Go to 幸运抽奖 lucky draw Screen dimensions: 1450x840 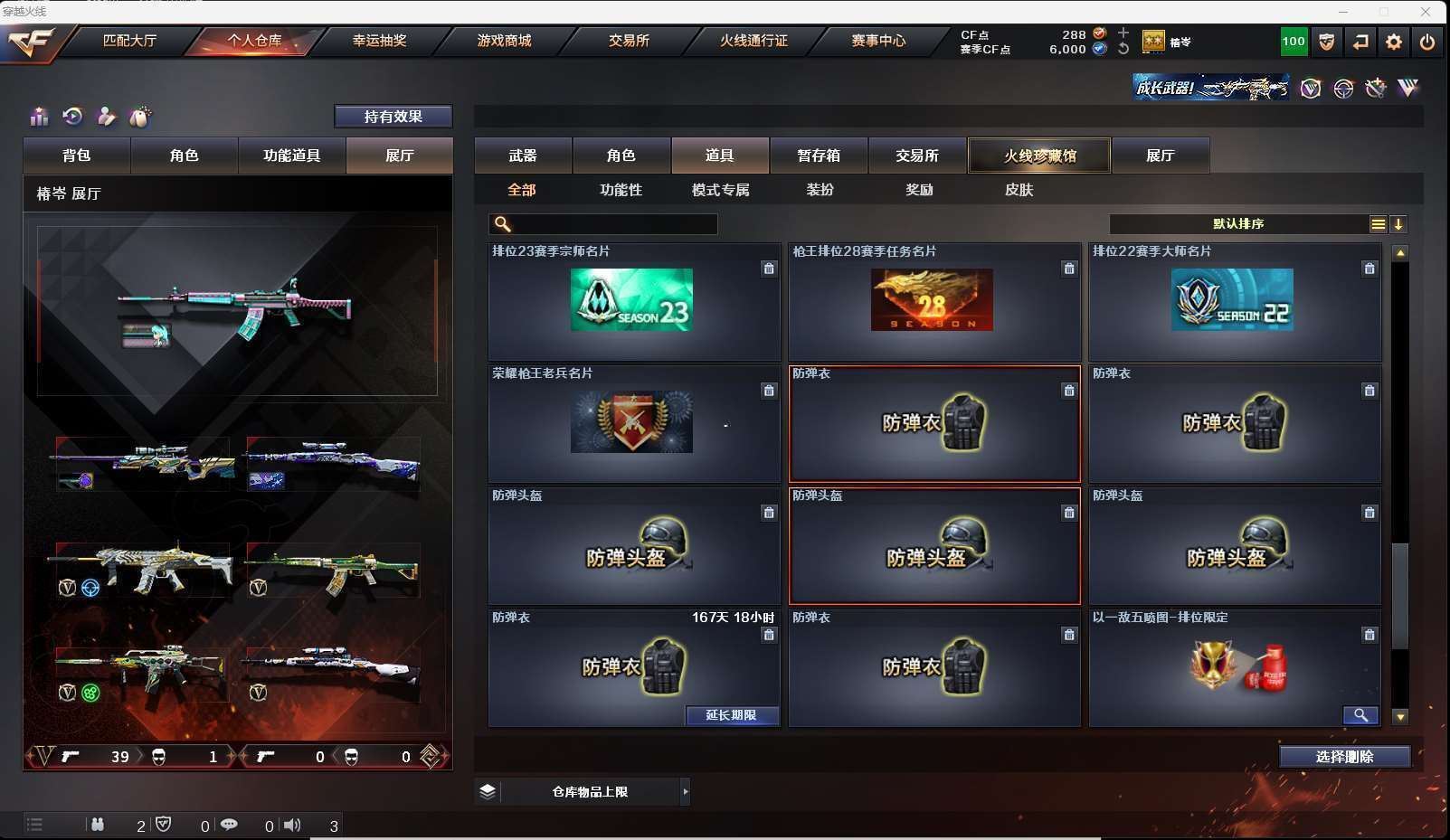[x=379, y=41]
